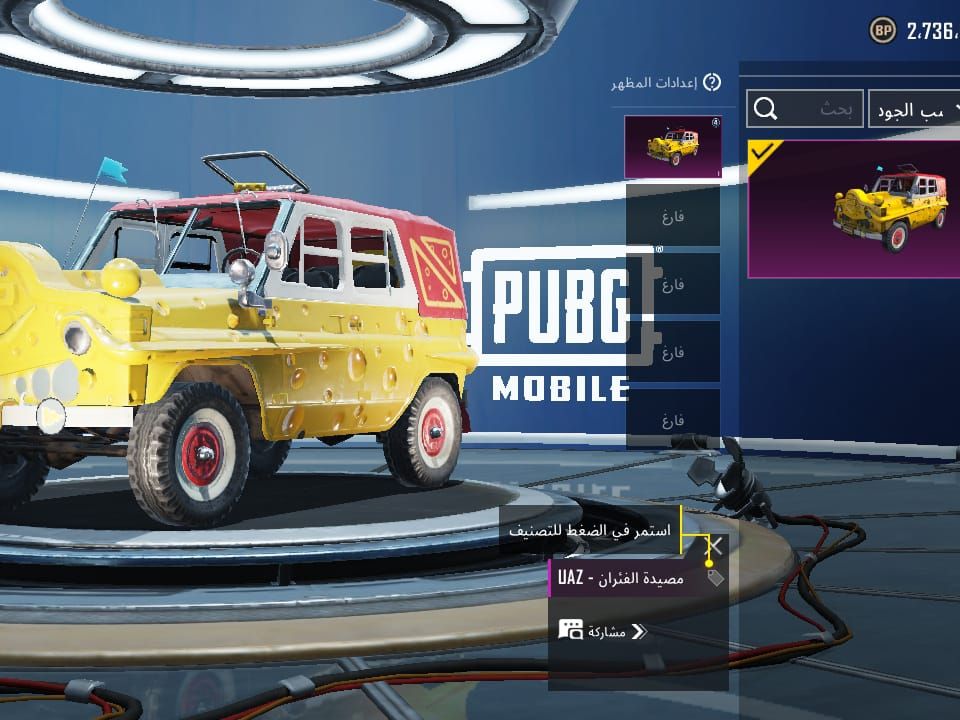Choose the equipped UAZ appearance slot
The width and height of the screenshot is (960, 720).
click(x=672, y=148)
